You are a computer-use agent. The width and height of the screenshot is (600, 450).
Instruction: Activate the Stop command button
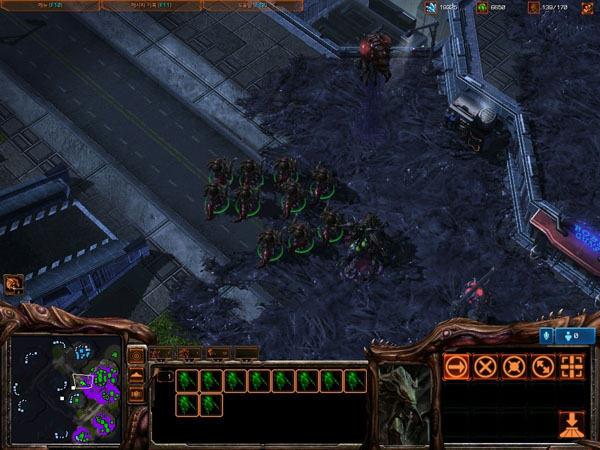pyautogui.click(x=485, y=366)
